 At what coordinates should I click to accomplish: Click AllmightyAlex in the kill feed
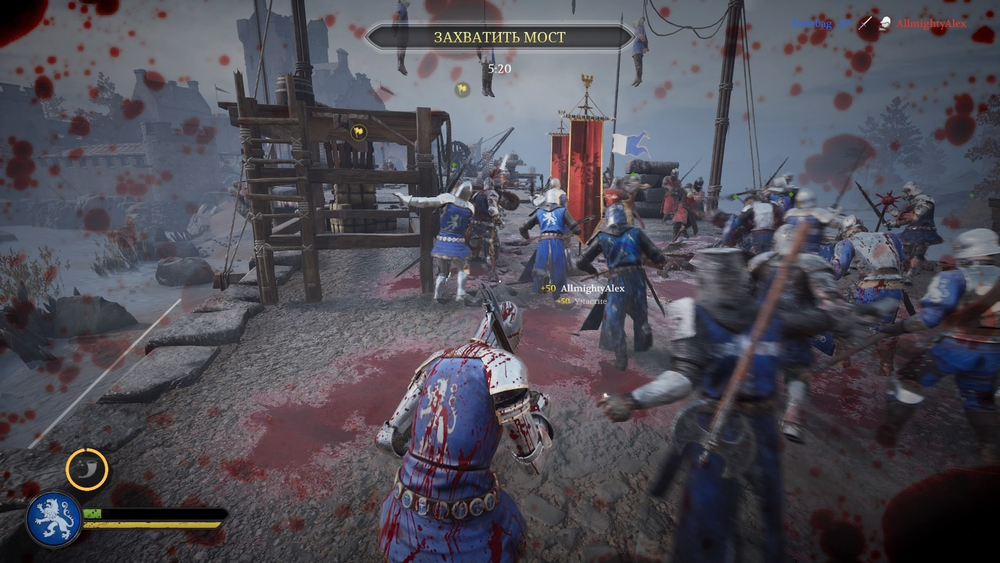[931, 23]
